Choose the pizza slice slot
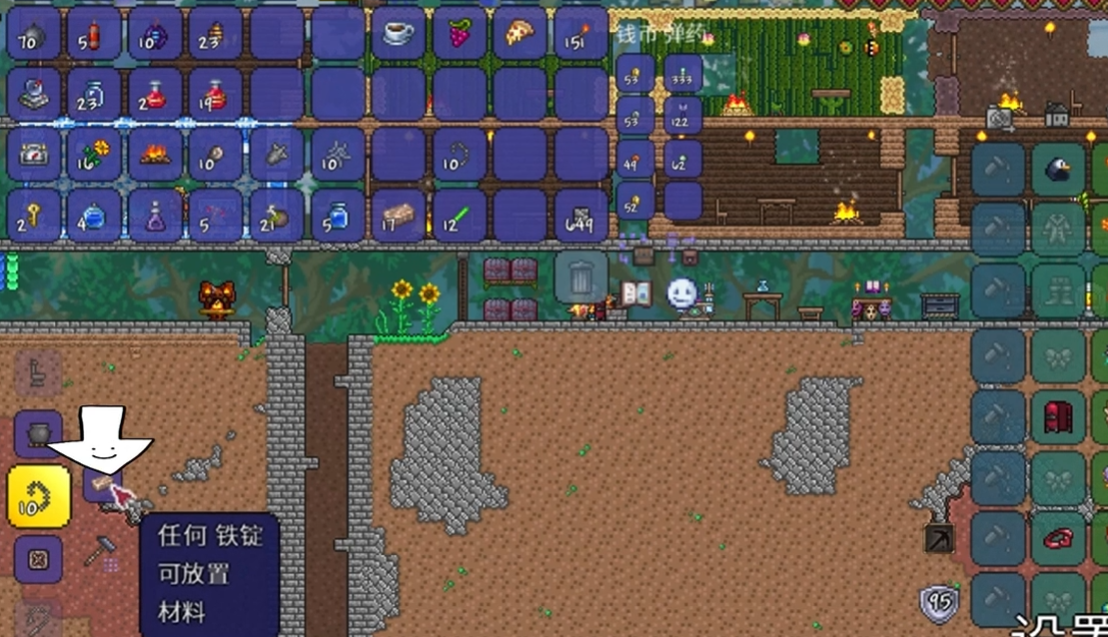Viewport: 1108px width, 637px height. pos(520,34)
